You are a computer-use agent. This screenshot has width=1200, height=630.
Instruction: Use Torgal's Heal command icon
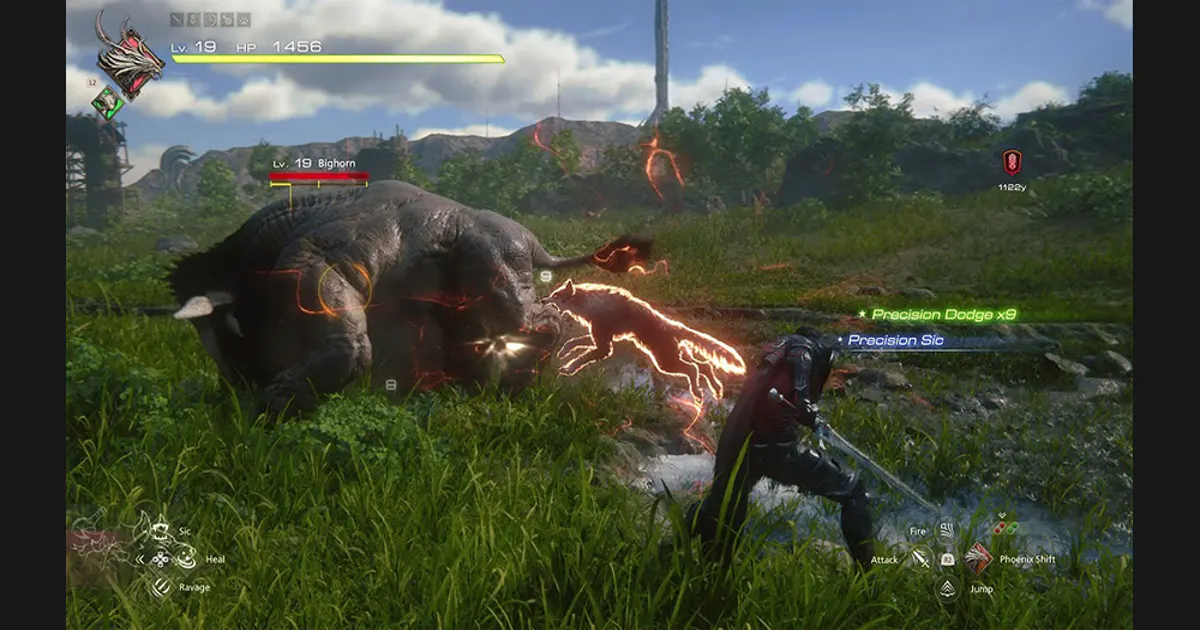[x=186, y=559]
